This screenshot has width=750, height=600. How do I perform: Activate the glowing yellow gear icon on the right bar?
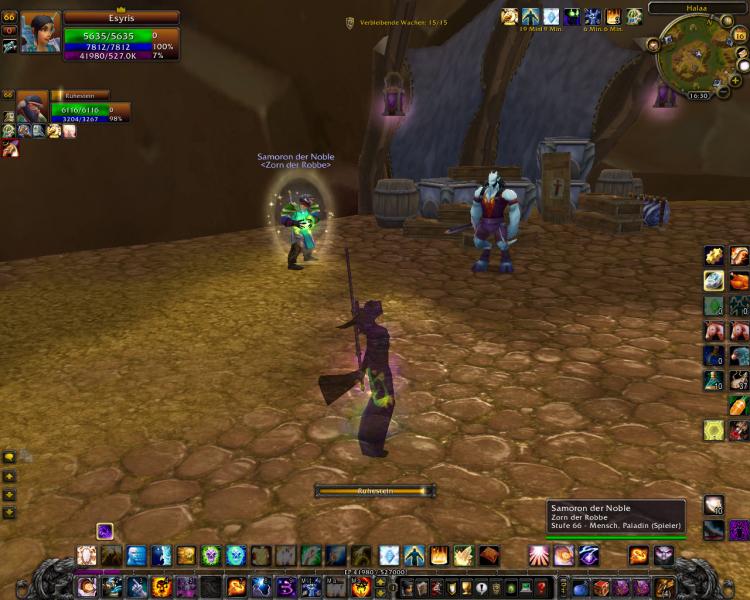(713, 430)
